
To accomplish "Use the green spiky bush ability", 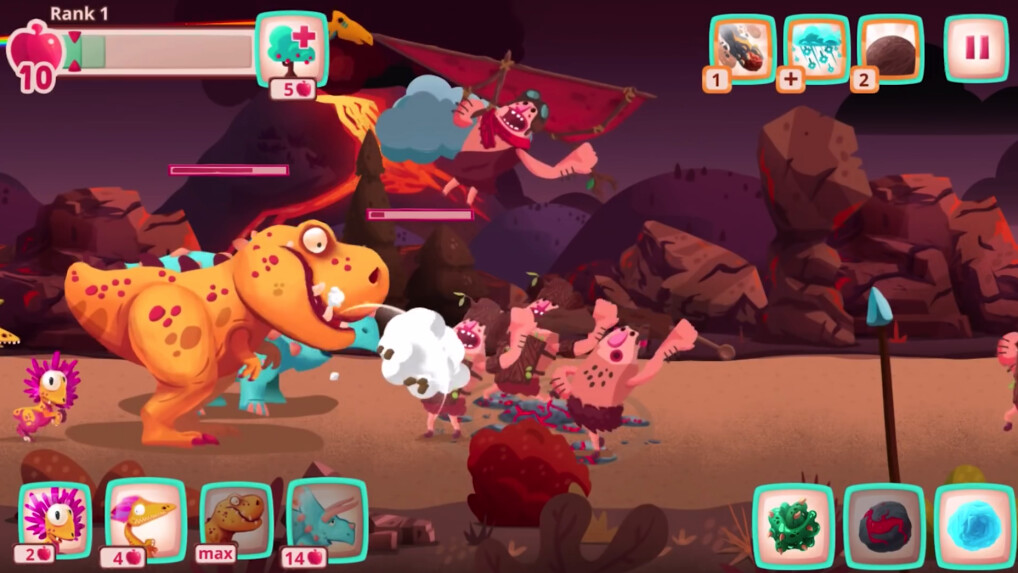I will point(793,524).
